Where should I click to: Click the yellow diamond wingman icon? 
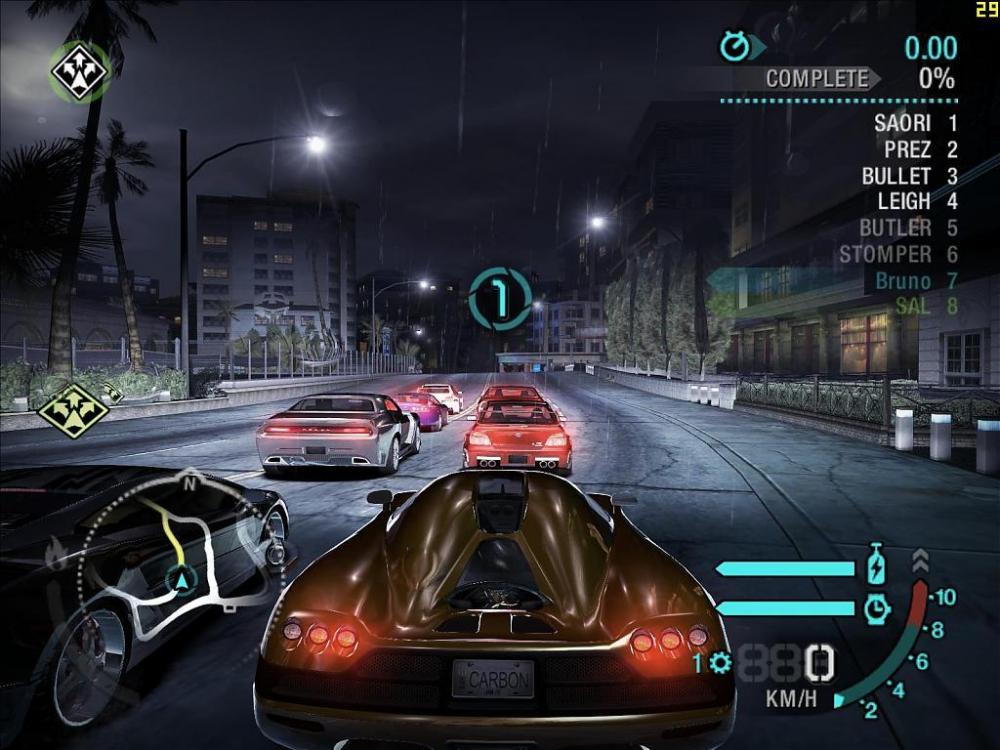coord(73,407)
